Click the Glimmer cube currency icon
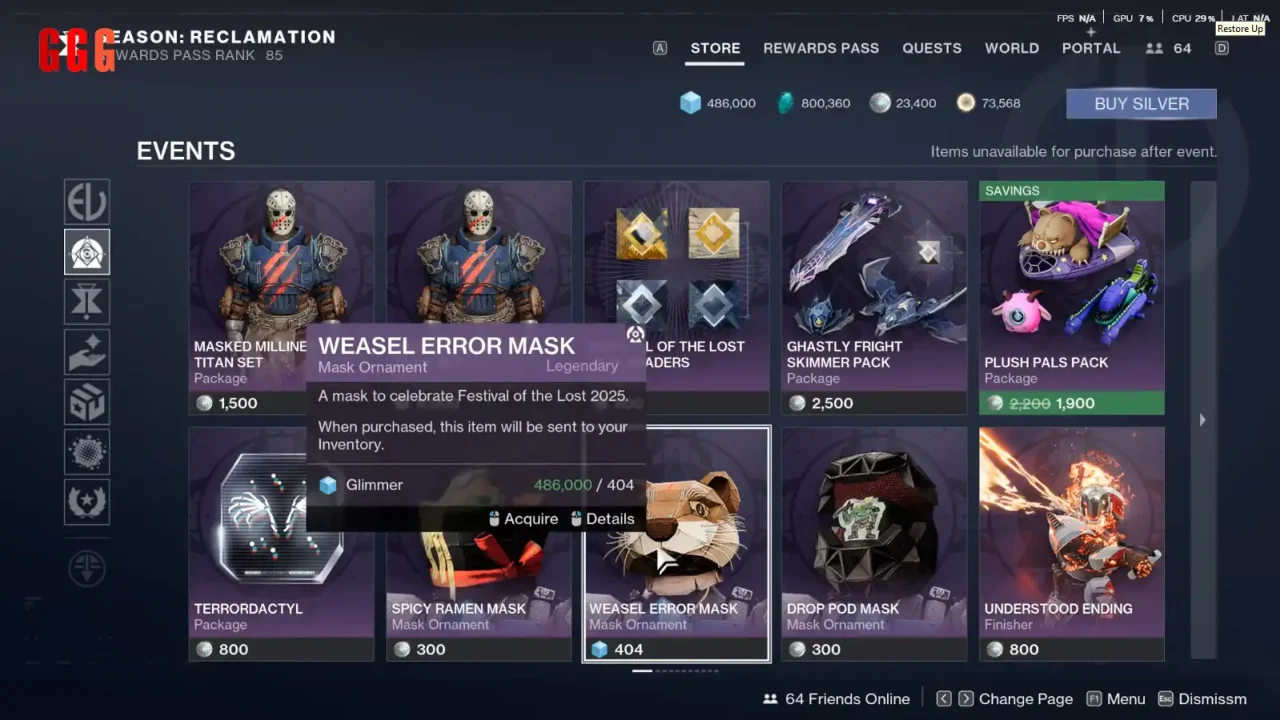Screen dimensions: 1280x720 691,102
